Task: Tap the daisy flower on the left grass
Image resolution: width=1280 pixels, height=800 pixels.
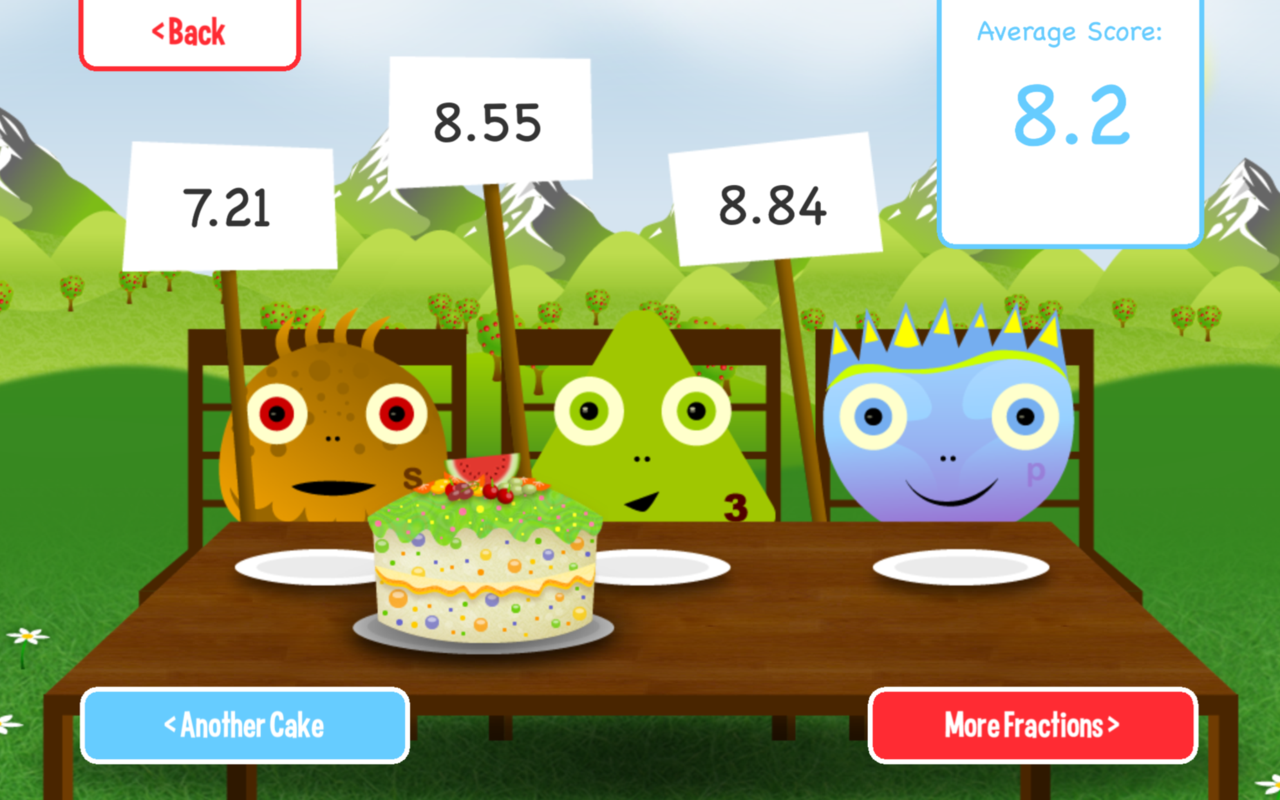Action: (28, 635)
